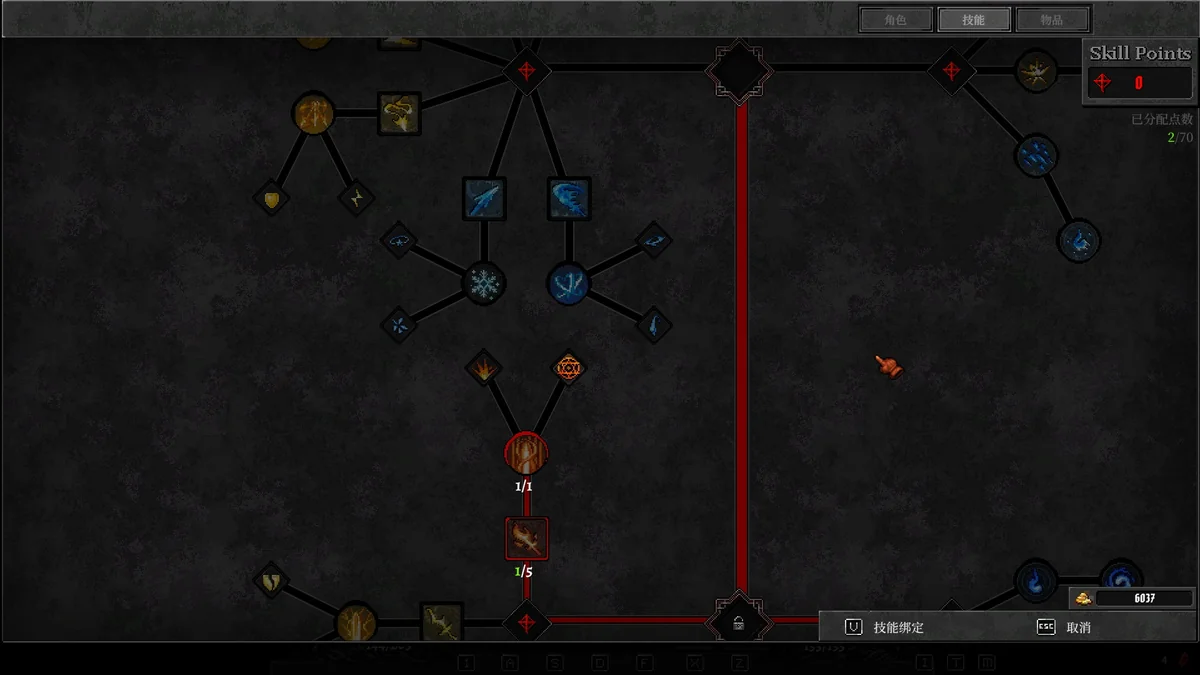Choose the golden swirling wind square skill
Image resolution: width=1200 pixels, height=675 pixels.
click(399, 113)
